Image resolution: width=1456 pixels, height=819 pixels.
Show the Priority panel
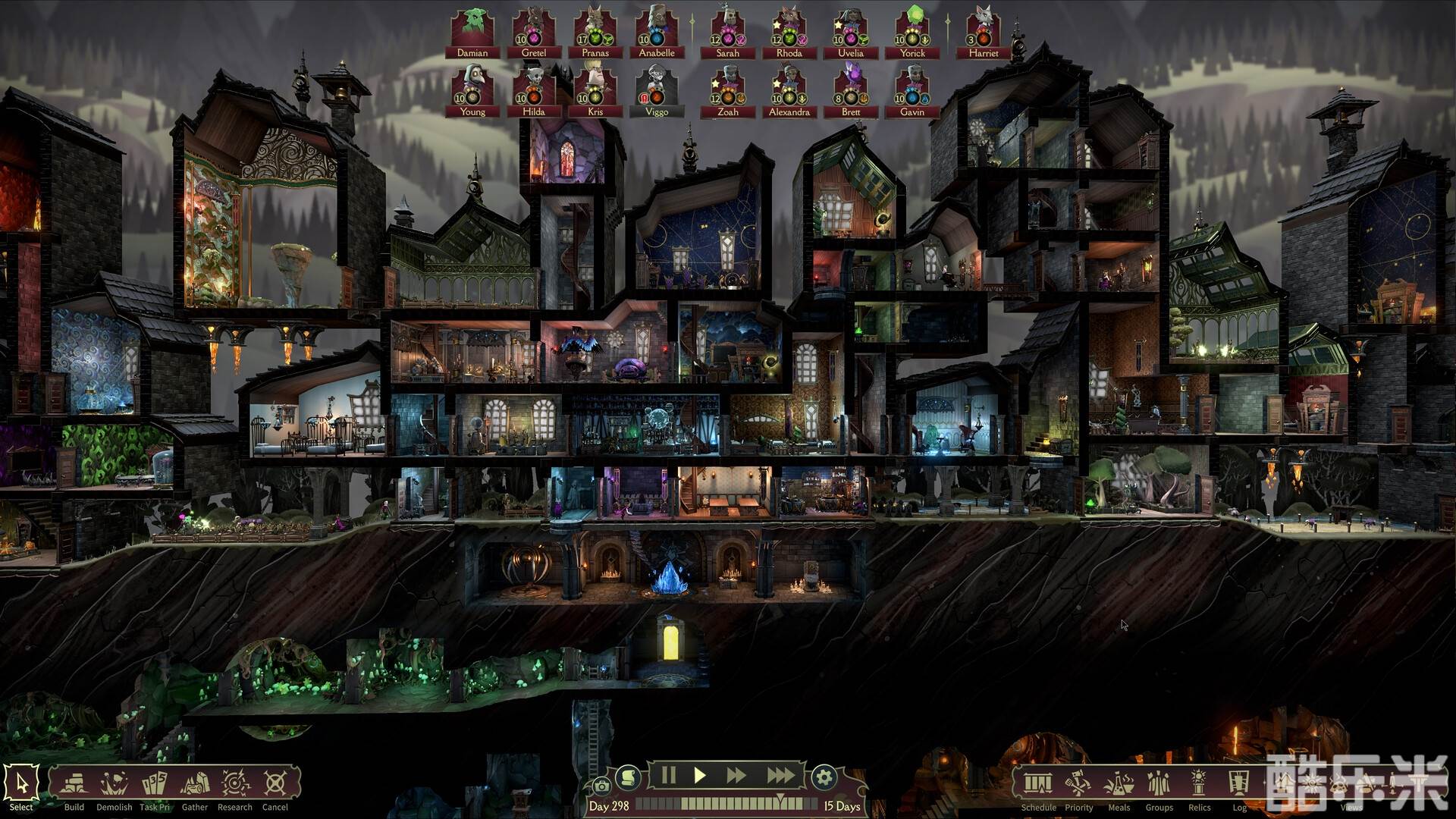click(1078, 784)
